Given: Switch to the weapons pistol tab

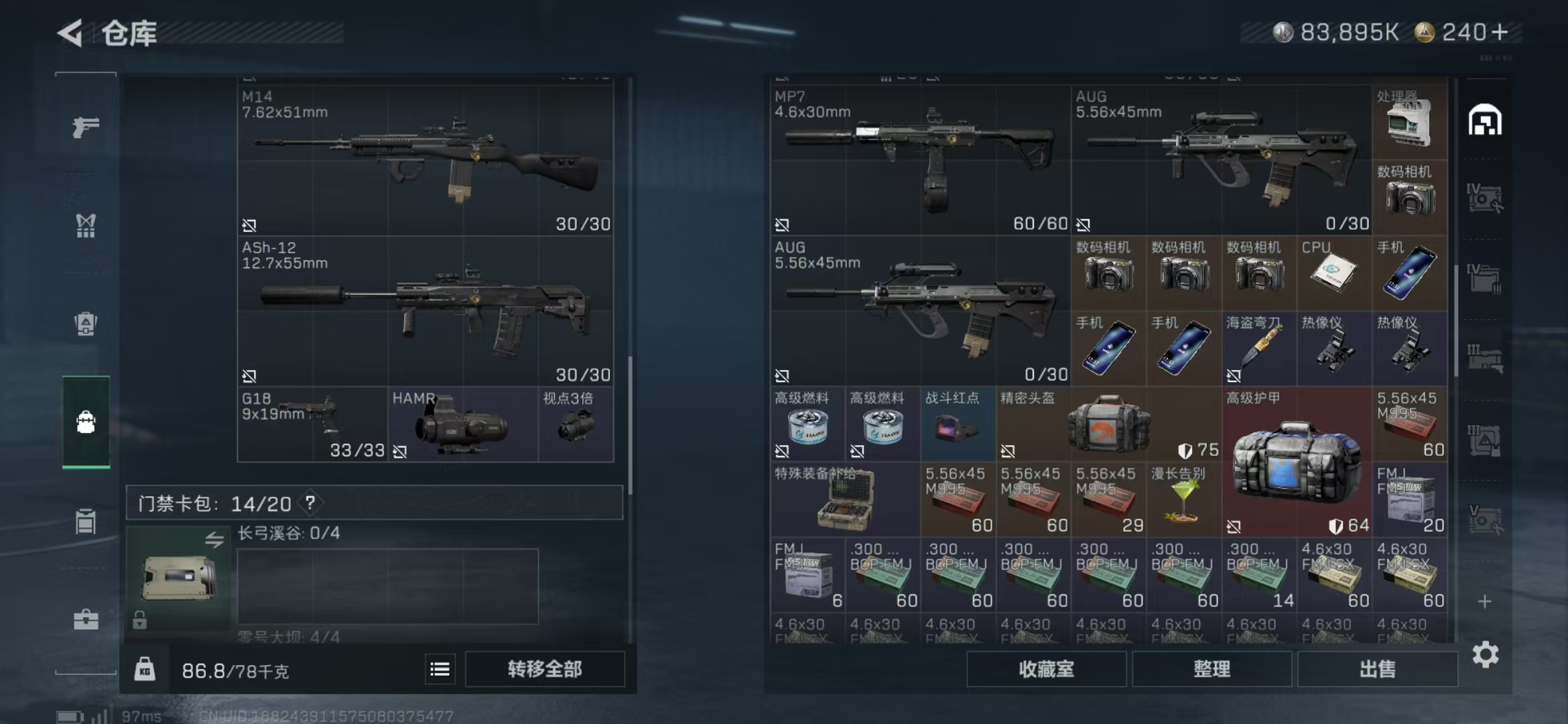Looking at the screenshot, I should [86, 127].
